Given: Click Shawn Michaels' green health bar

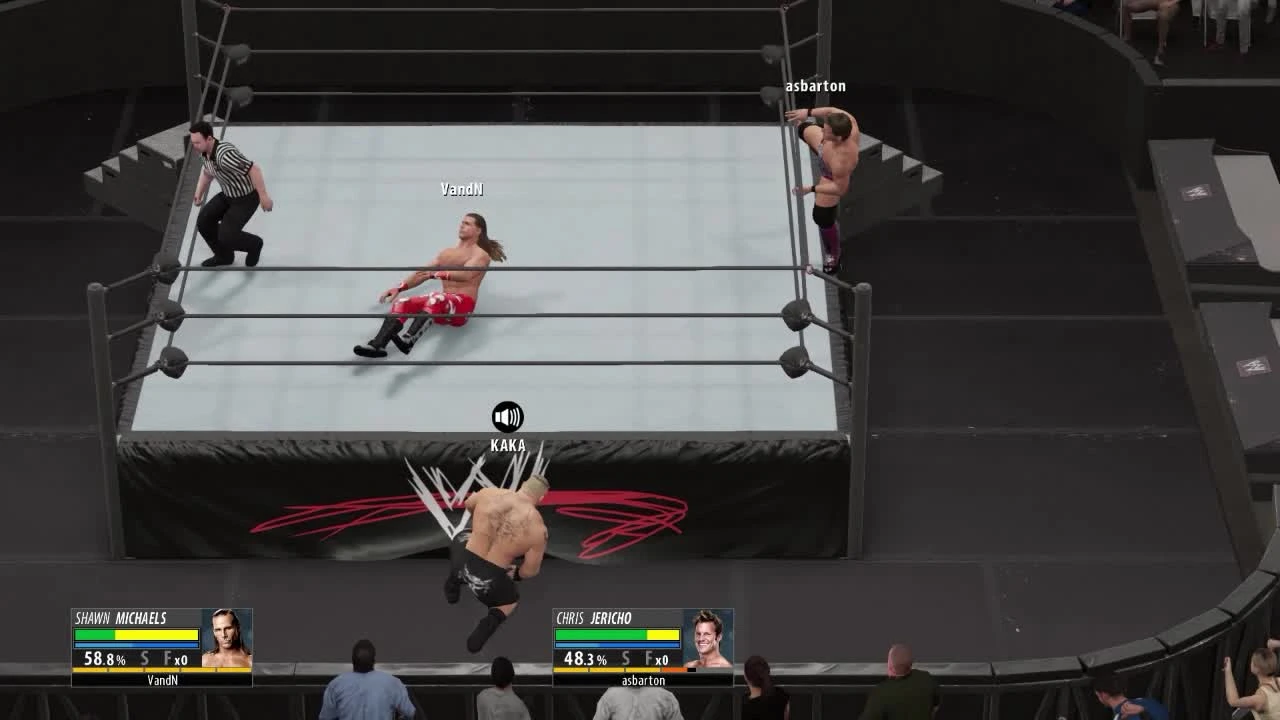Looking at the screenshot, I should pyautogui.click(x=96, y=634).
